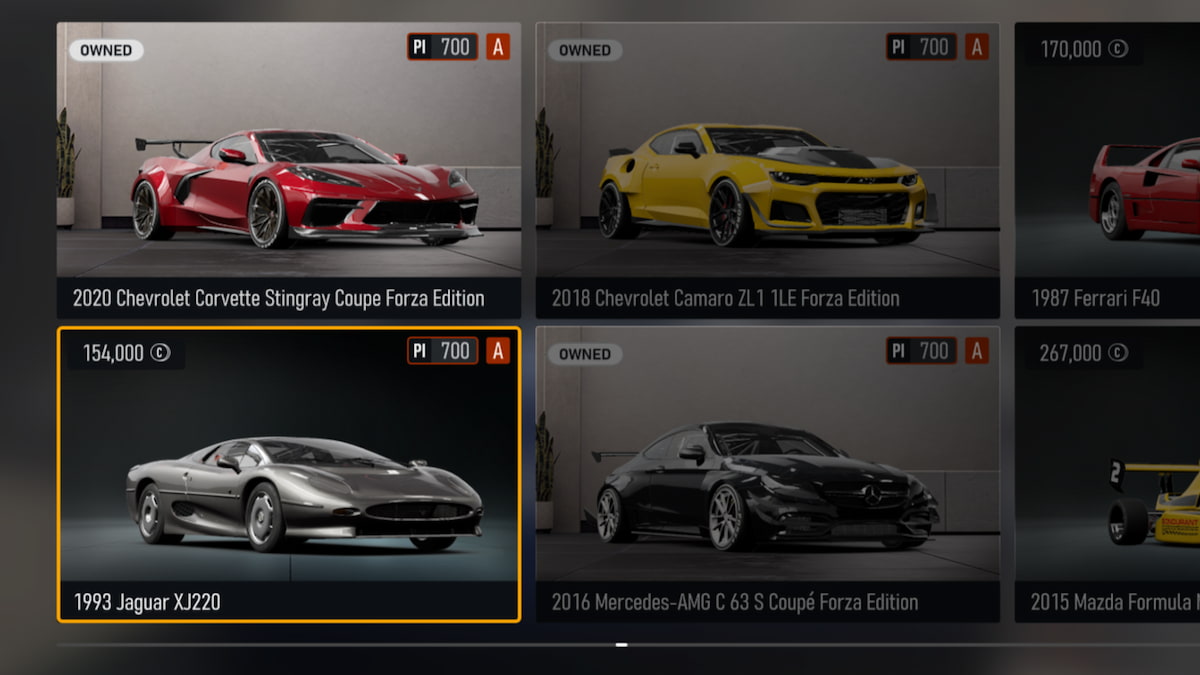Select the 2016 Mercedes-AMG C 63 S Coupé tile

click(x=767, y=474)
